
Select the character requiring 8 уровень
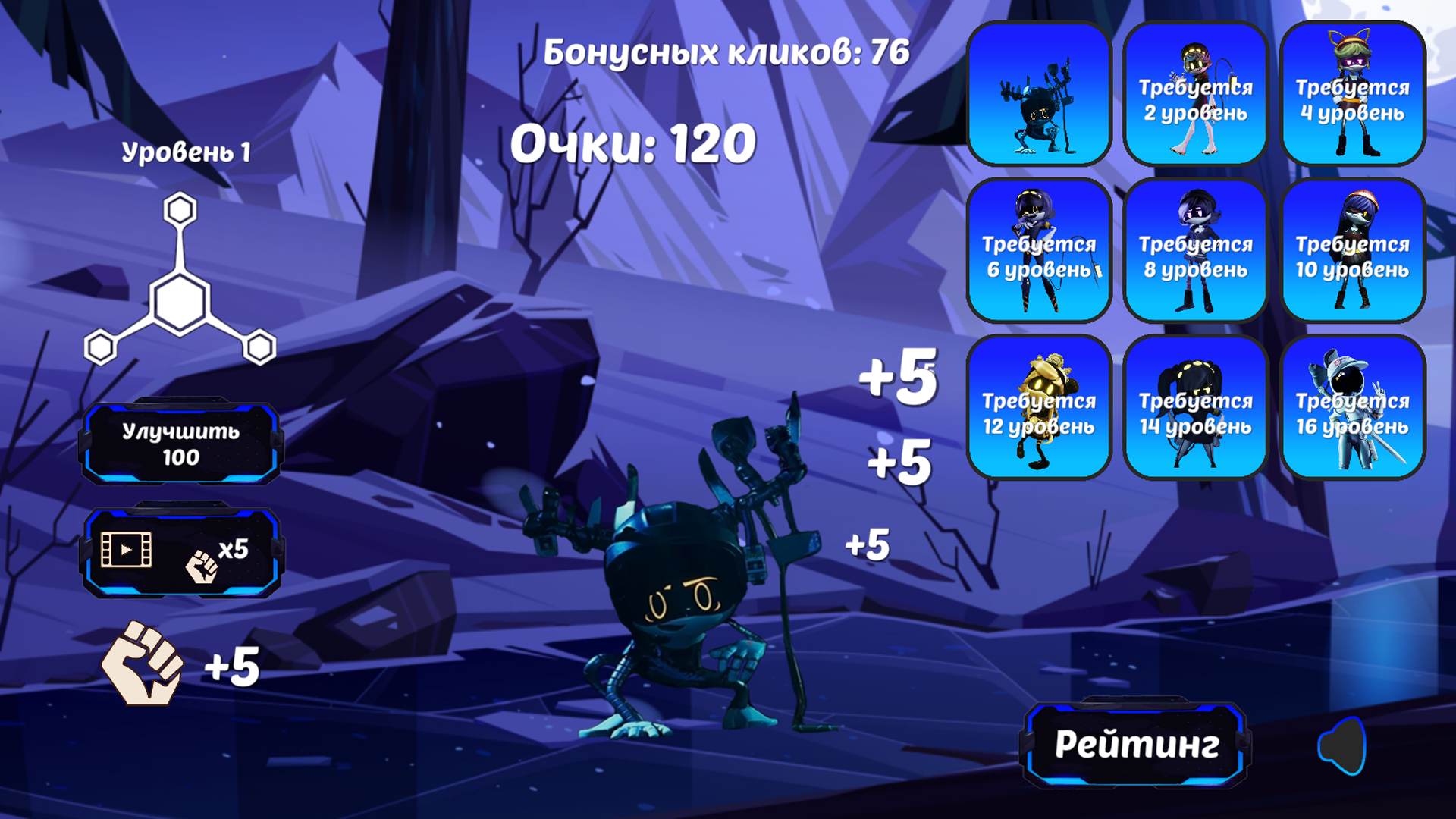[x=1195, y=249]
